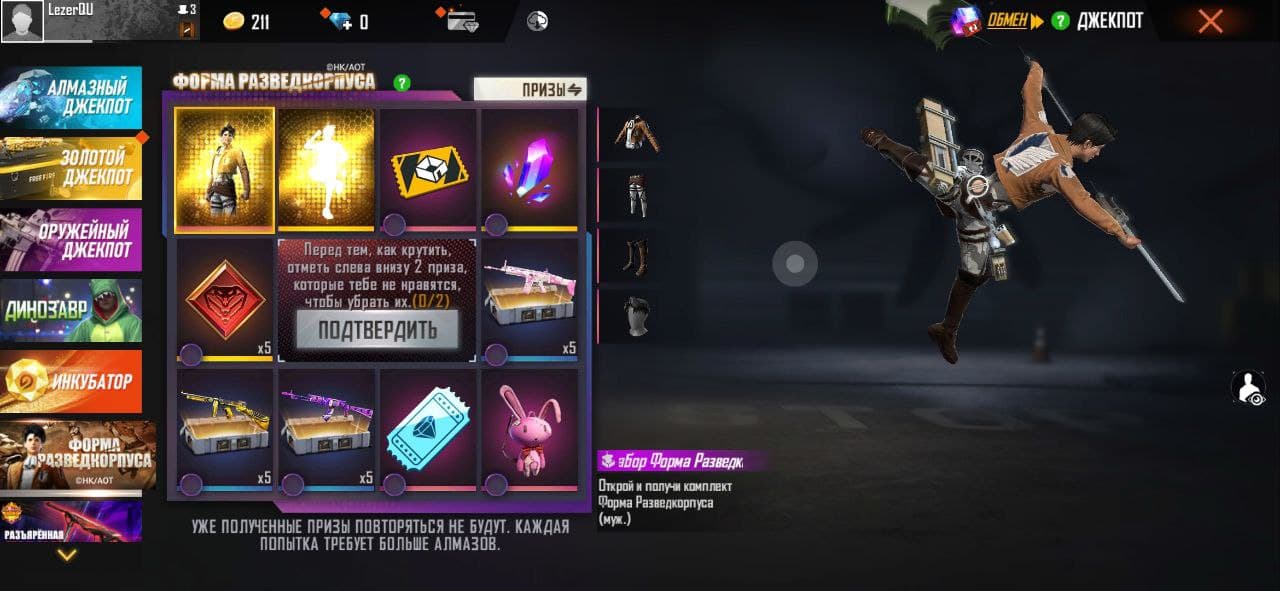
Task: Open the Динозавр event tab
Action: (71, 310)
